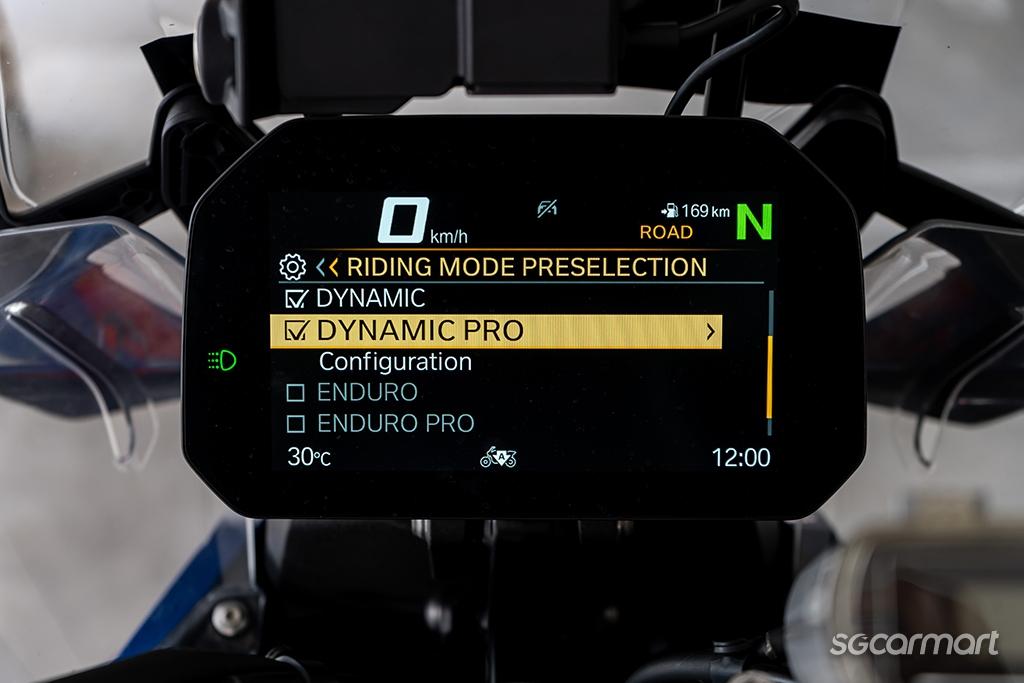Go back using the double chevron arrows
This screenshot has width=1024, height=683.
point(327,267)
